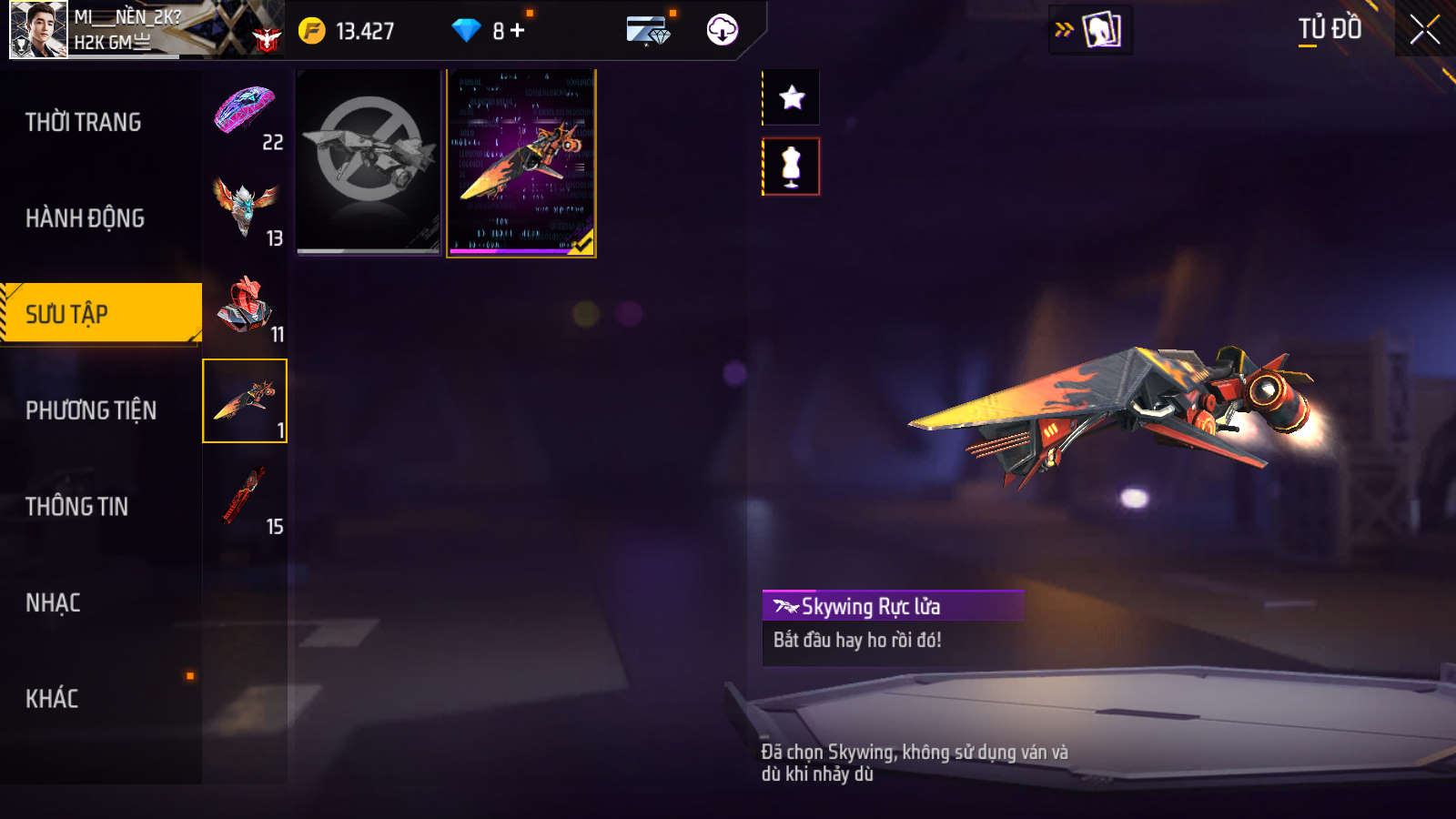Select the empty no-Skywing option
Image resolution: width=1456 pixels, height=819 pixels.
(x=369, y=162)
